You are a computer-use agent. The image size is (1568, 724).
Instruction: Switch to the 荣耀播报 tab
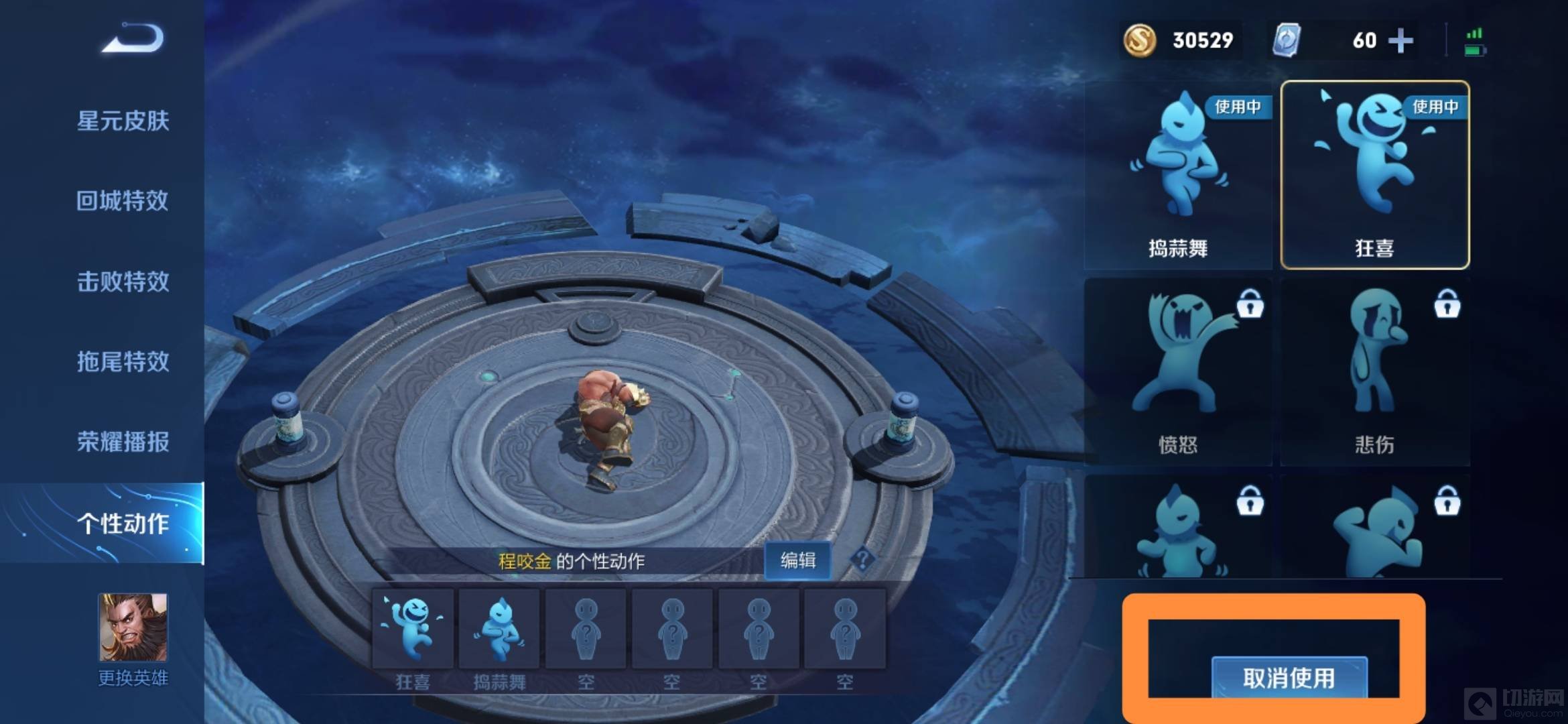click(x=123, y=442)
